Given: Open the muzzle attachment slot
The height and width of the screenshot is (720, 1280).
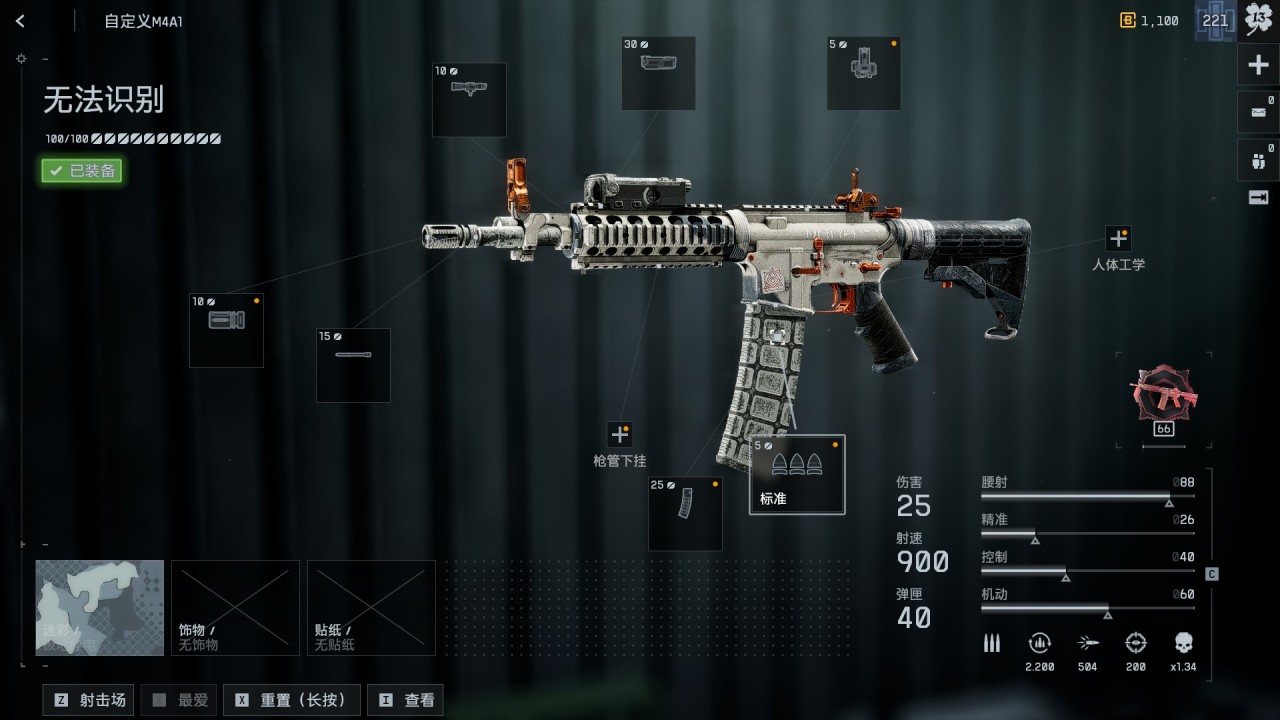Looking at the screenshot, I should [x=226, y=330].
